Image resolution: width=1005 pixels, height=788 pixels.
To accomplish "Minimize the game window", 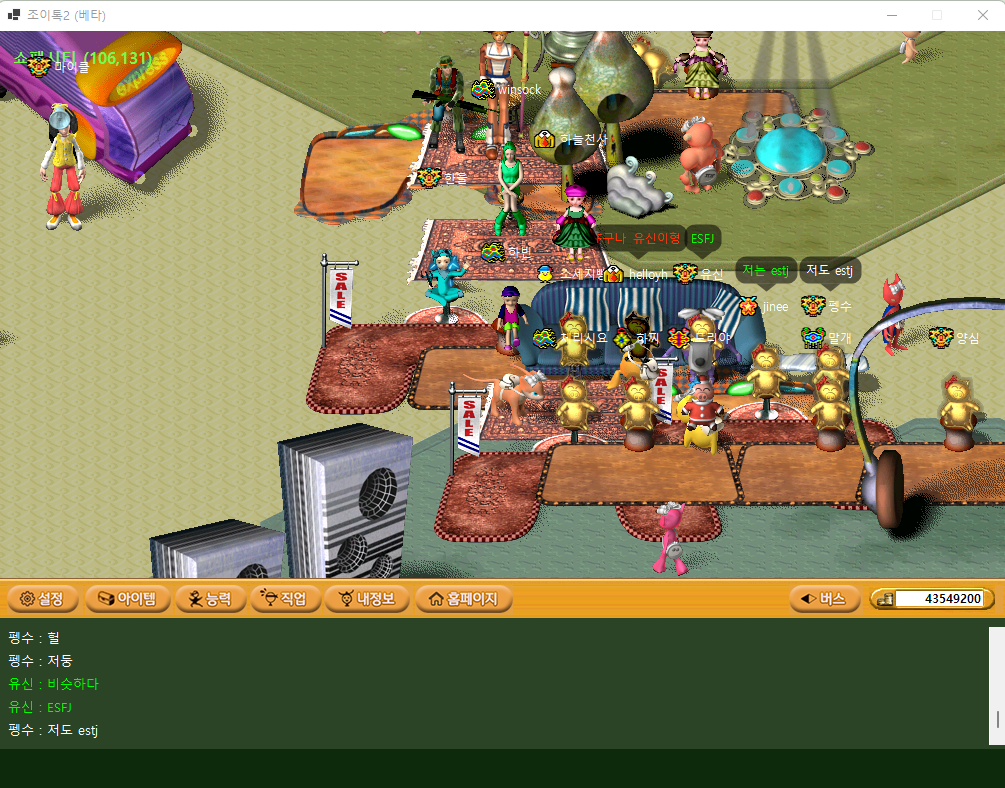I will (x=891, y=15).
